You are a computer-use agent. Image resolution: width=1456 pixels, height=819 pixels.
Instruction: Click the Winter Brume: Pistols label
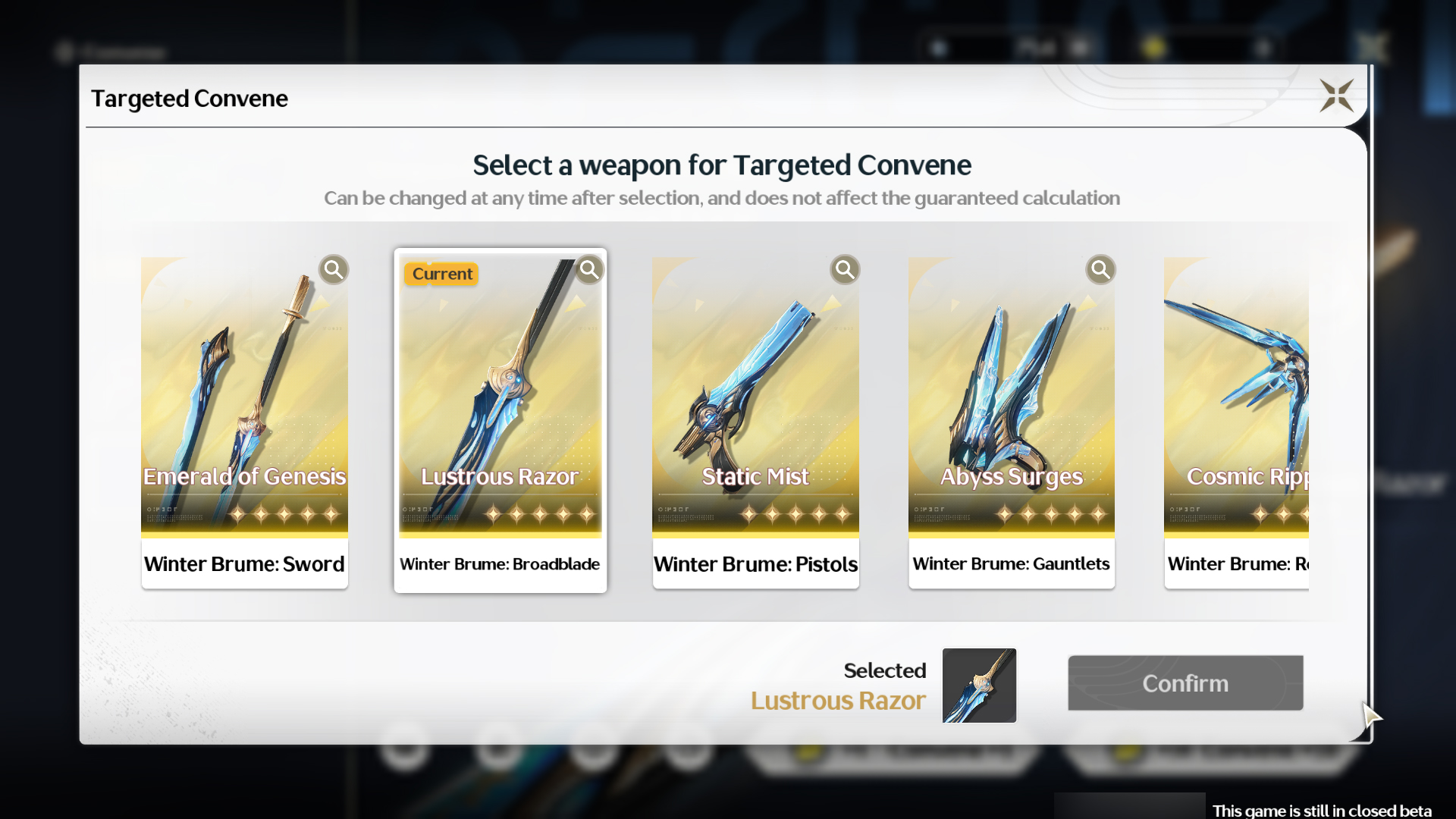click(x=755, y=564)
